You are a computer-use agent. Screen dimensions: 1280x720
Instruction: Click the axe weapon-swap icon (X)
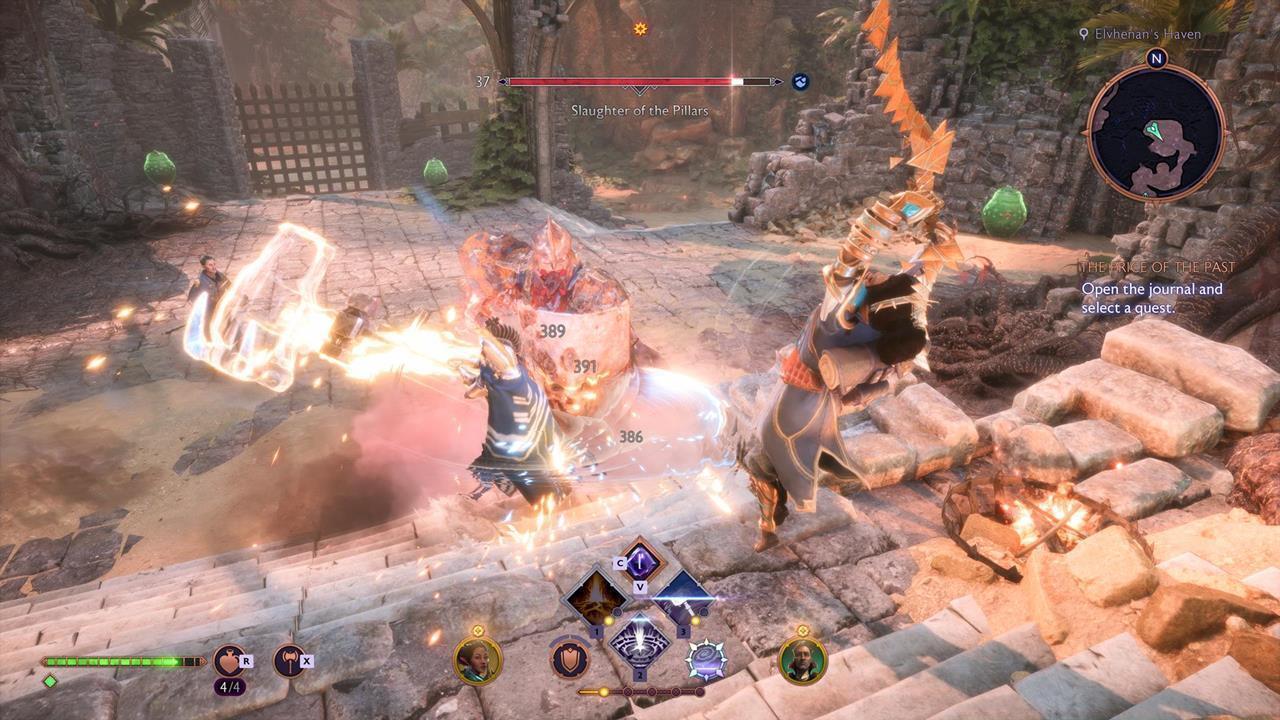coord(289,660)
